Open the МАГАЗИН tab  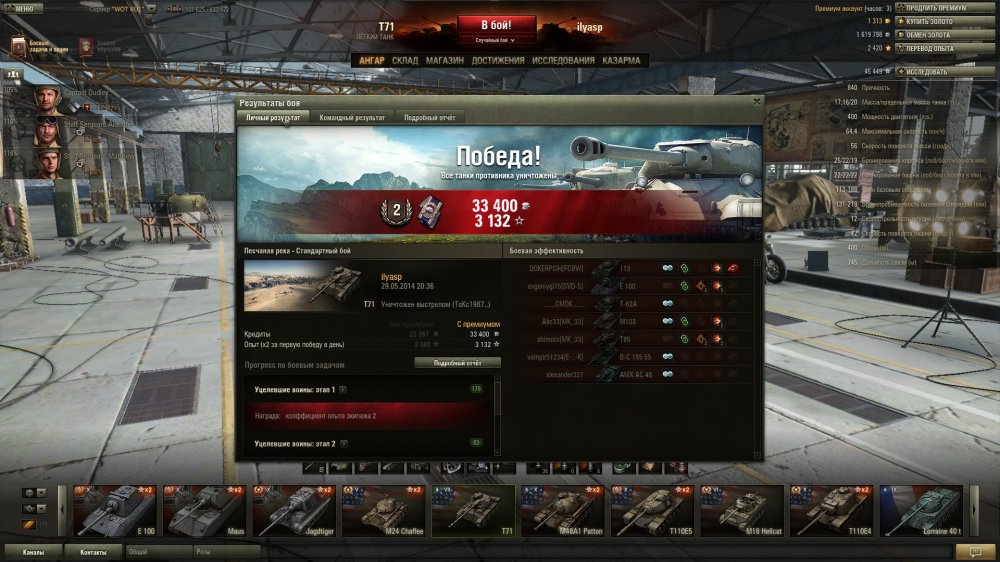[x=444, y=60]
